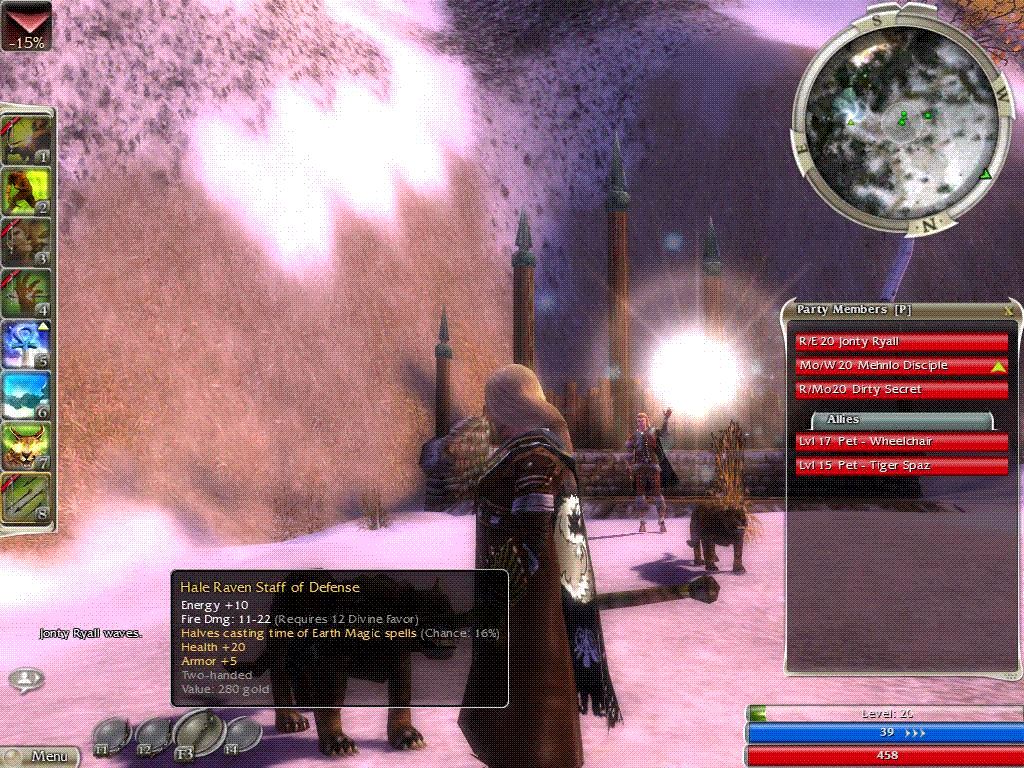Use the skill in slot 2
The height and width of the screenshot is (768, 1024).
pyautogui.click(x=28, y=190)
